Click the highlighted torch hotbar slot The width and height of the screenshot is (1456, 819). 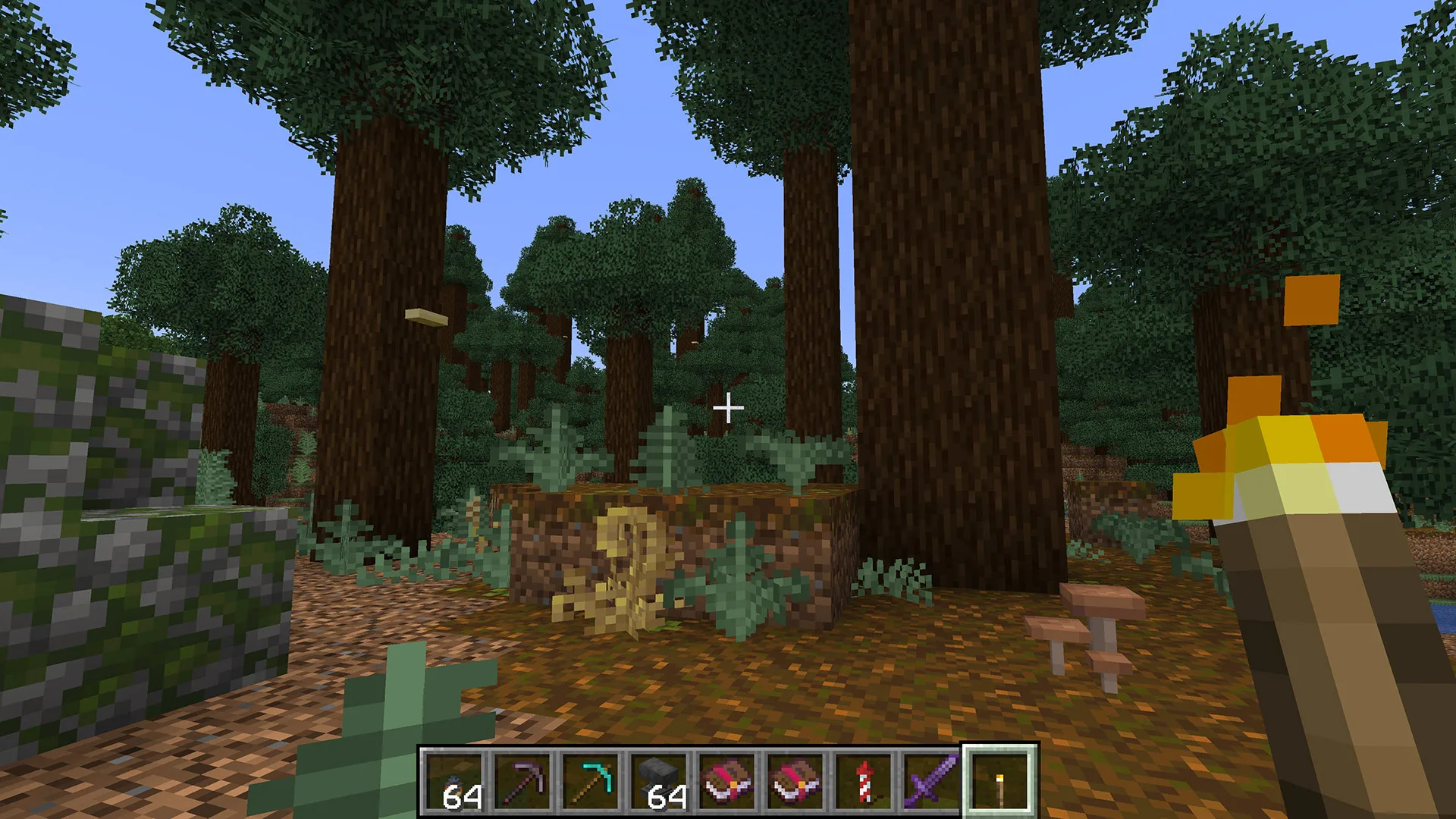999,782
